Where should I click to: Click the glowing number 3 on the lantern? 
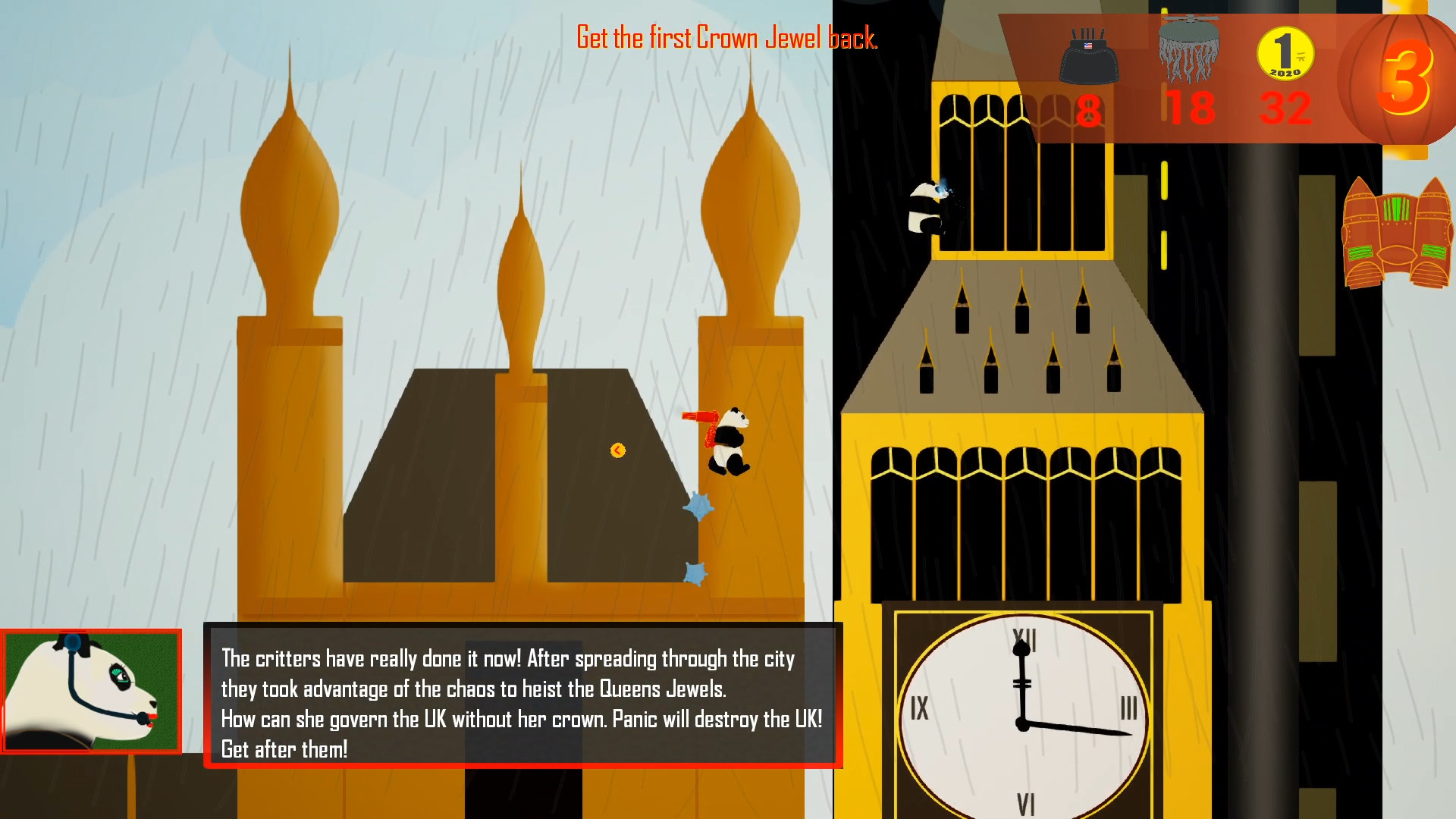pos(1408,77)
